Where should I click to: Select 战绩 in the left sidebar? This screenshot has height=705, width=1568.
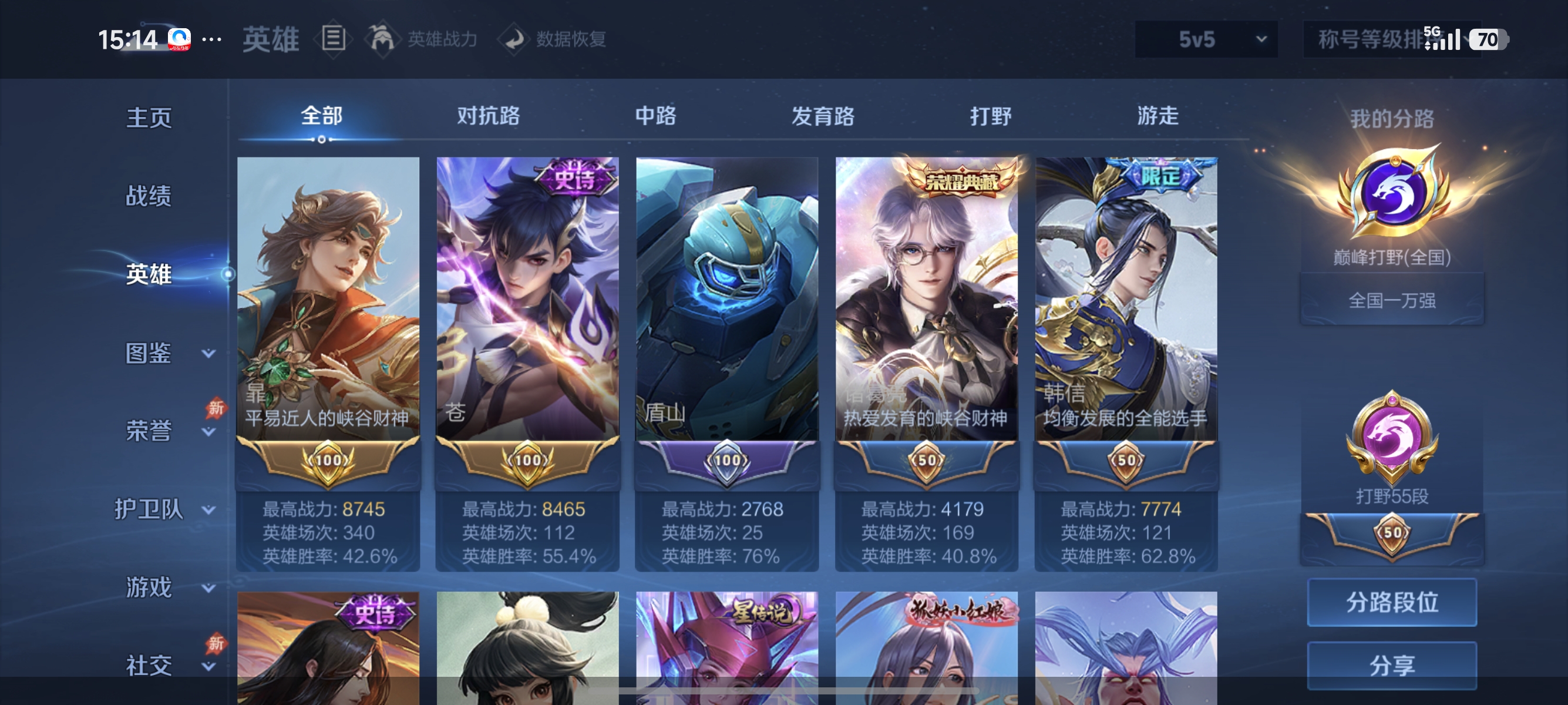(x=148, y=197)
